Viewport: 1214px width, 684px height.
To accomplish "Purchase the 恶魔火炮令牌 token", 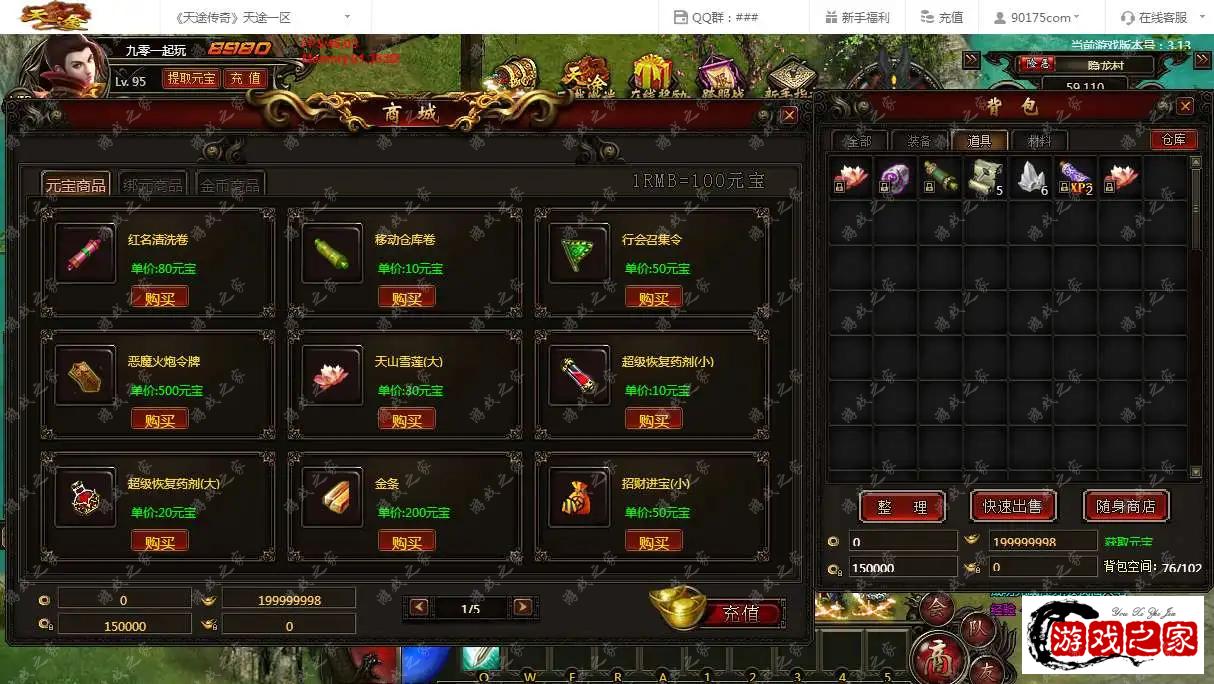I will pyautogui.click(x=160, y=420).
